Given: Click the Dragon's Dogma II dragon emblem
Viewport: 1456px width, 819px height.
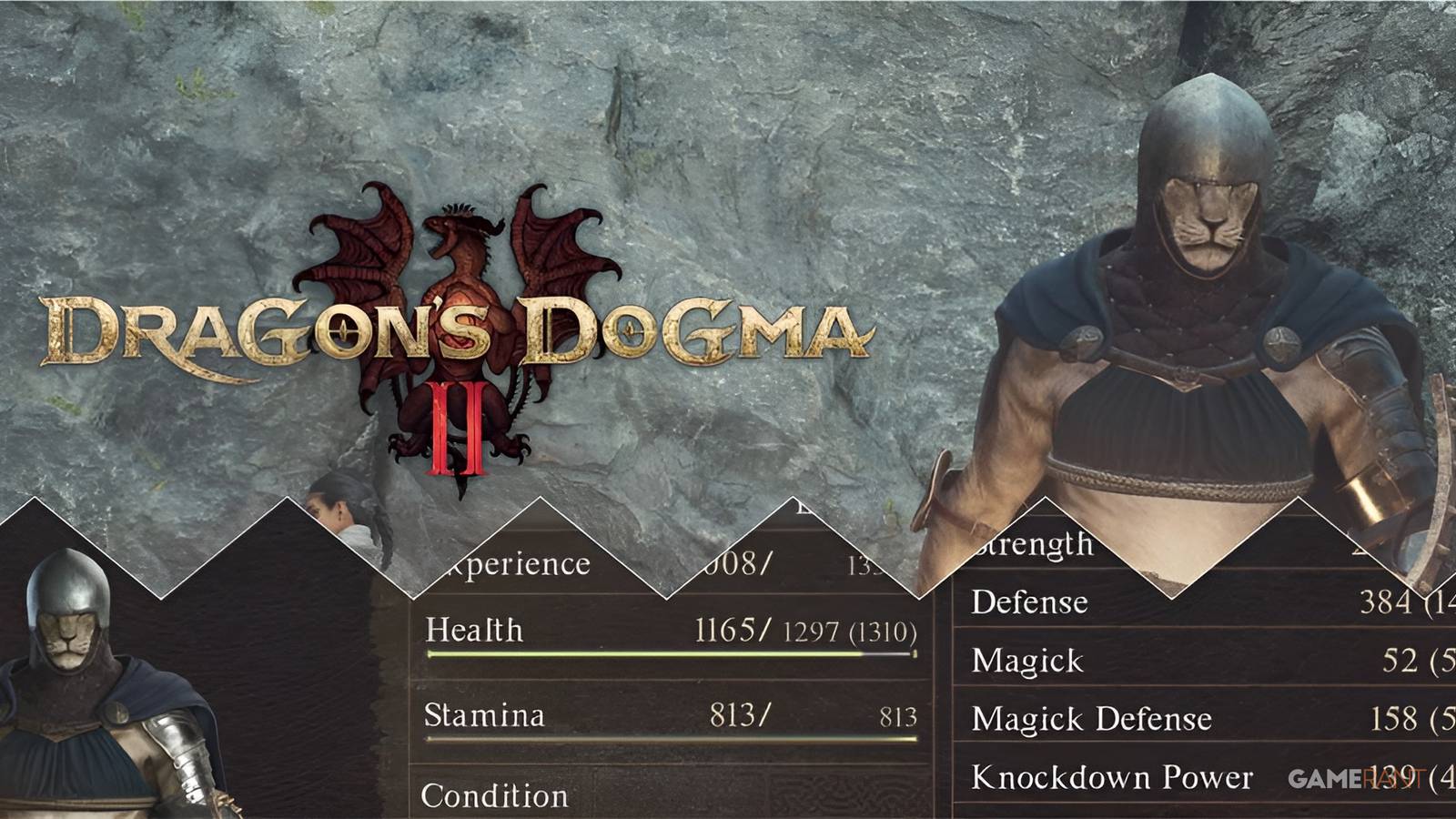Looking at the screenshot, I should [x=455, y=273].
